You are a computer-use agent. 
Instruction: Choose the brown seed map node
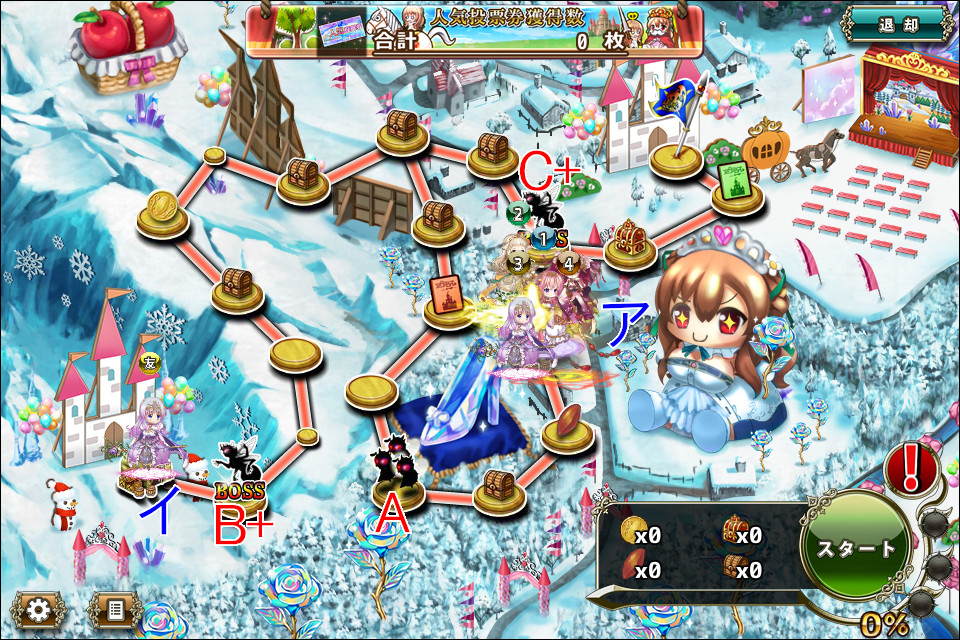click(566, 423)
